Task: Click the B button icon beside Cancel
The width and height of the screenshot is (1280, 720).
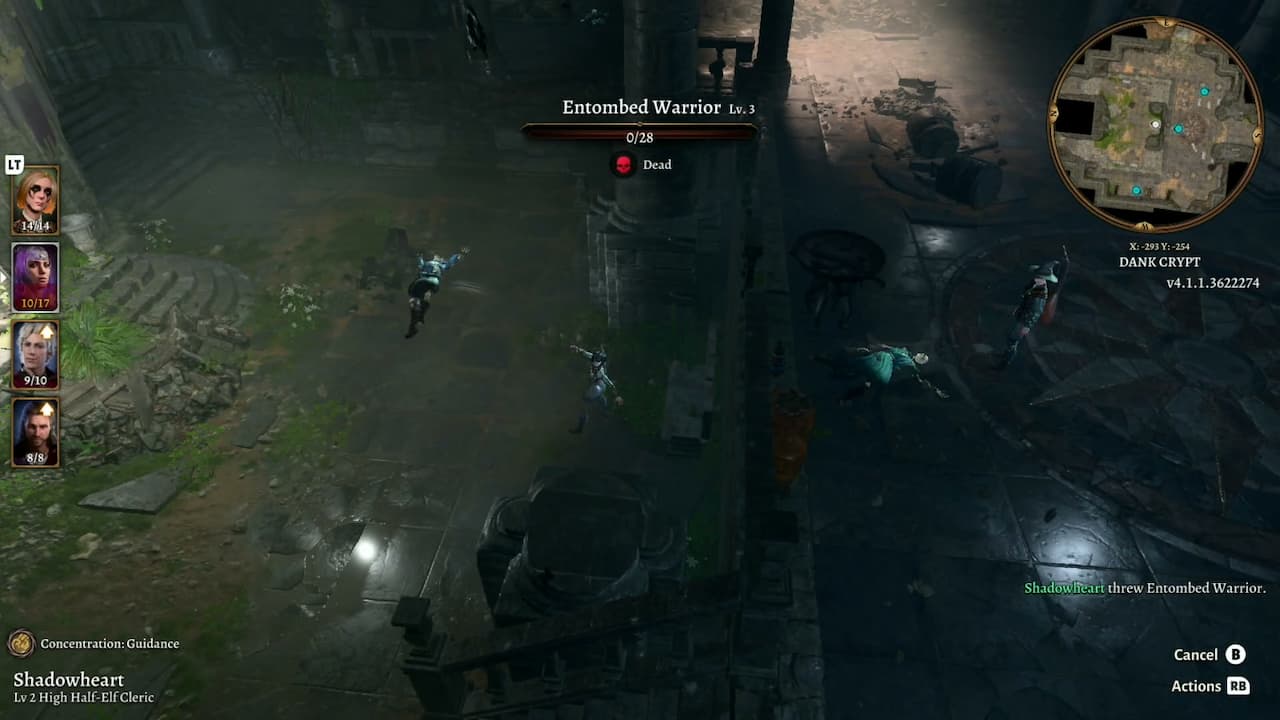Action: point(1238,655)
